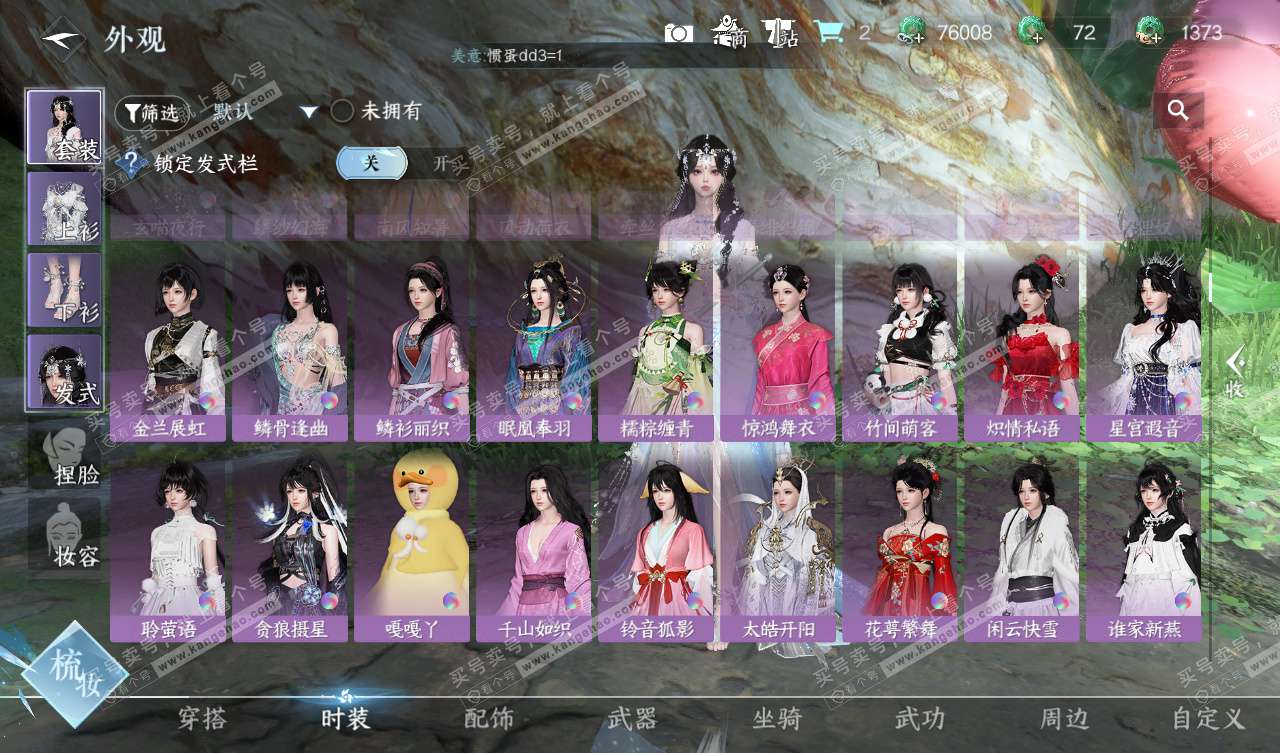
Task: Pick the 炽情私语 red outfit
Action: click(1022, 345)
